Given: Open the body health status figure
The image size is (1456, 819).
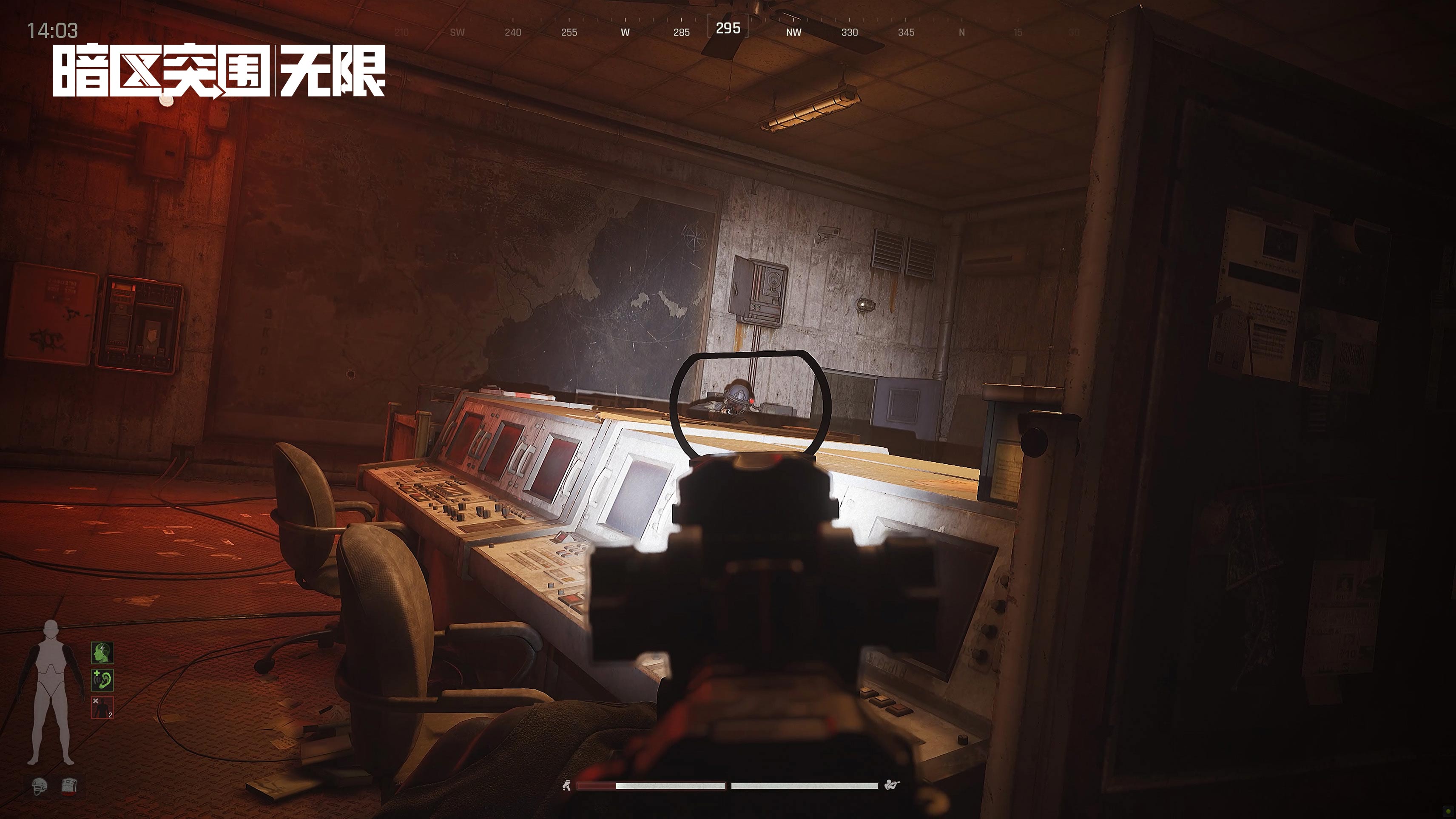Looking at the screenshot, I should tap(51, 692).
